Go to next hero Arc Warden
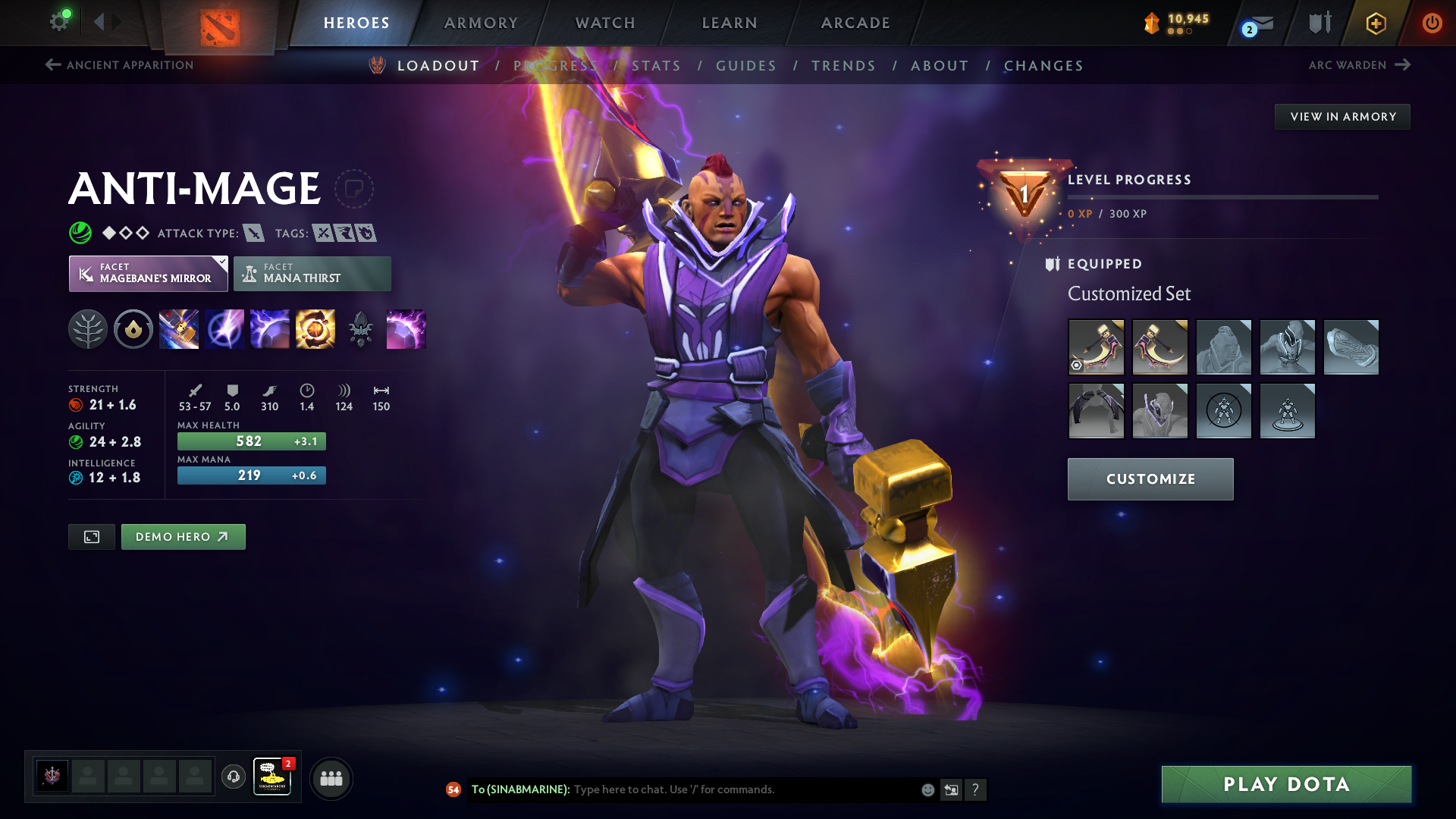This screenshot has width=1456, height=819. tap(1359, 65)
